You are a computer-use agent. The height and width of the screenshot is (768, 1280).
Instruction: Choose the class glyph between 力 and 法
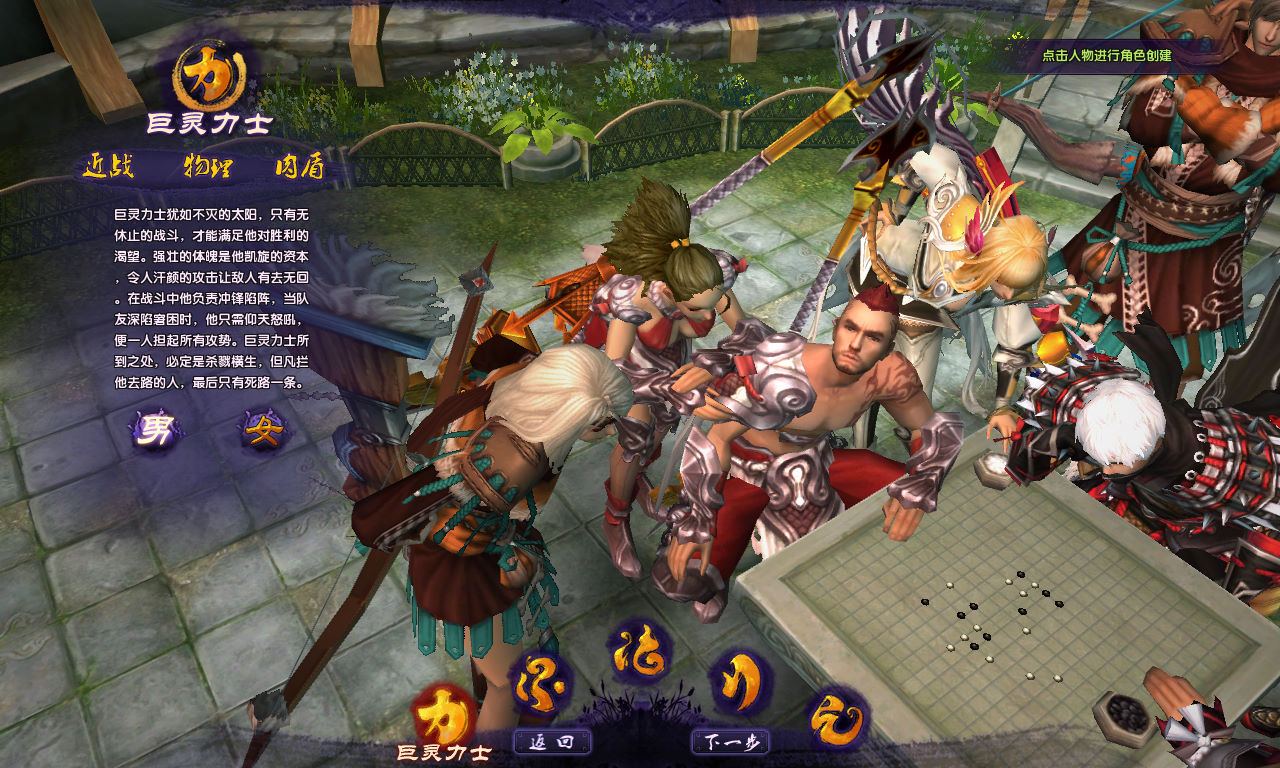pyautogui.click(x=541, y=684)
